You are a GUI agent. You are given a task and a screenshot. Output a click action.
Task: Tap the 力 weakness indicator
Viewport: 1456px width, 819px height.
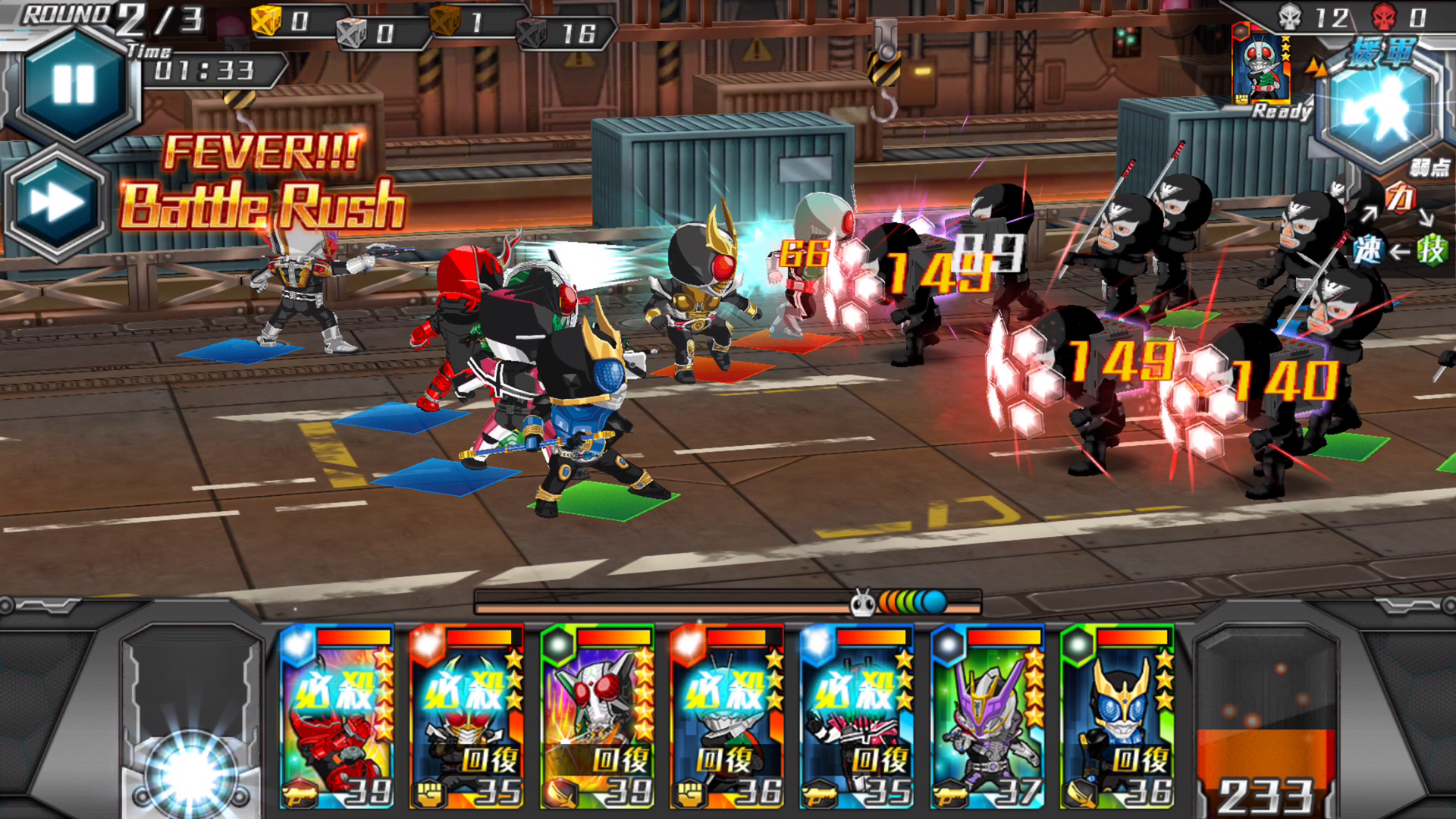[x=1403, y=197]
